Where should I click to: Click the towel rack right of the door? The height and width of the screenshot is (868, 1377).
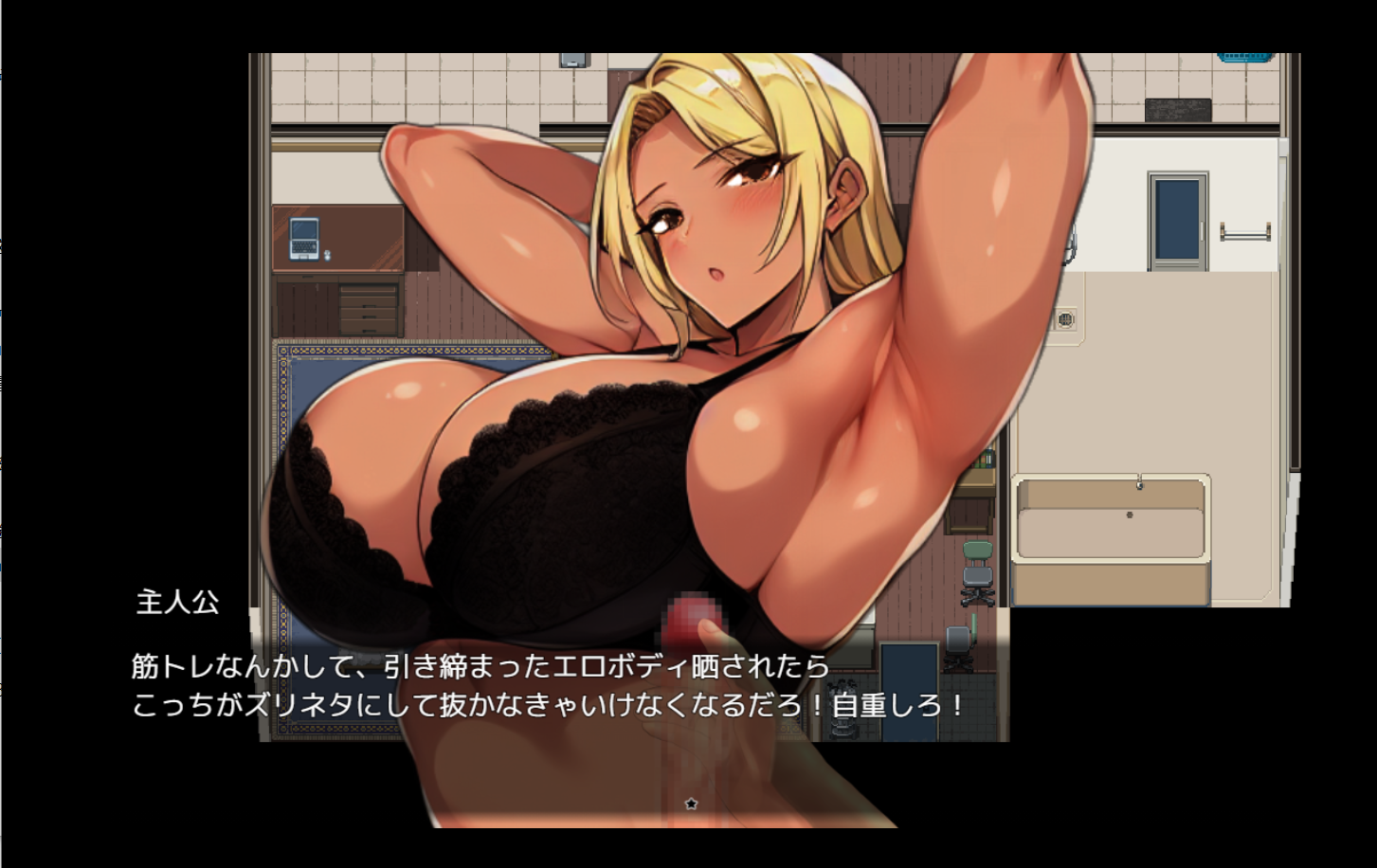[1245, 231]
